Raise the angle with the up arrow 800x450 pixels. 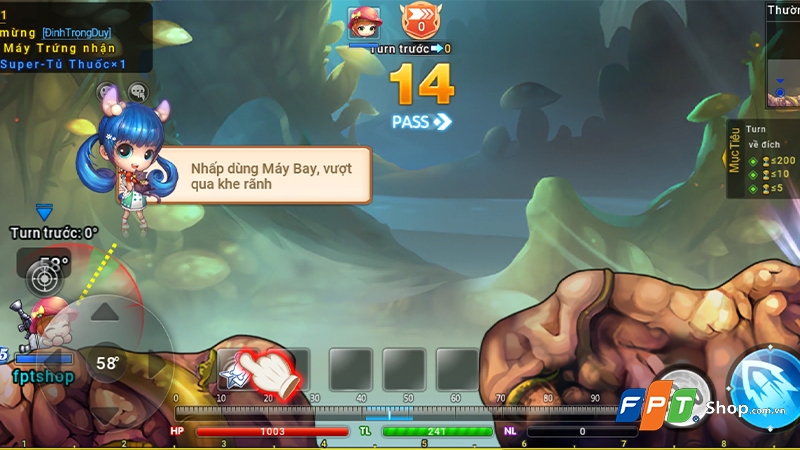(x=105, y=313)
